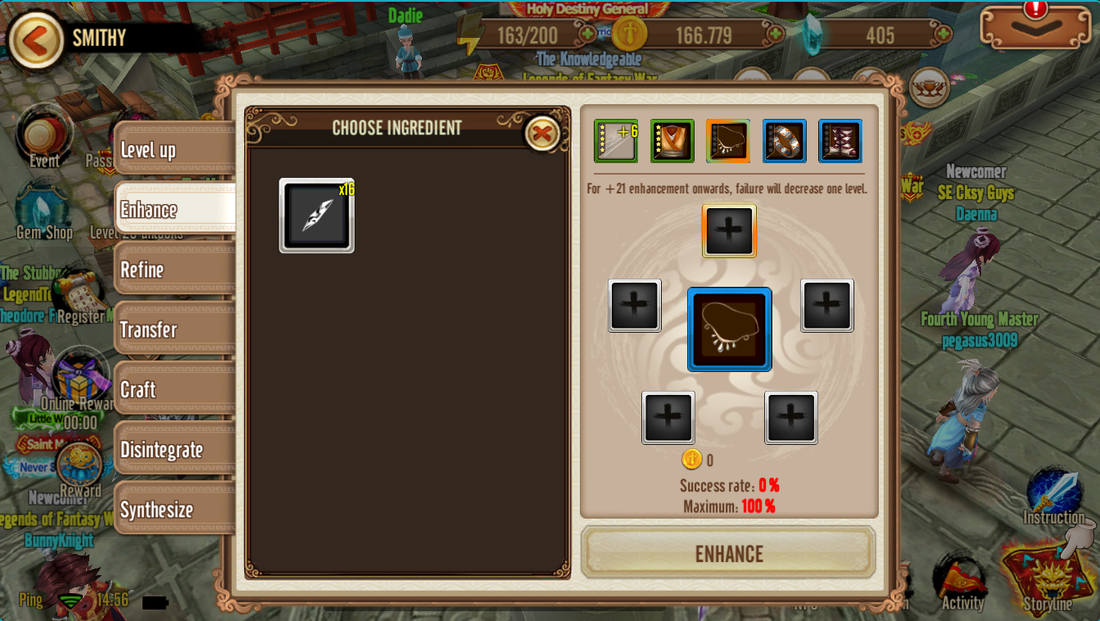Add energy with the plus beside 163/200

587,35
